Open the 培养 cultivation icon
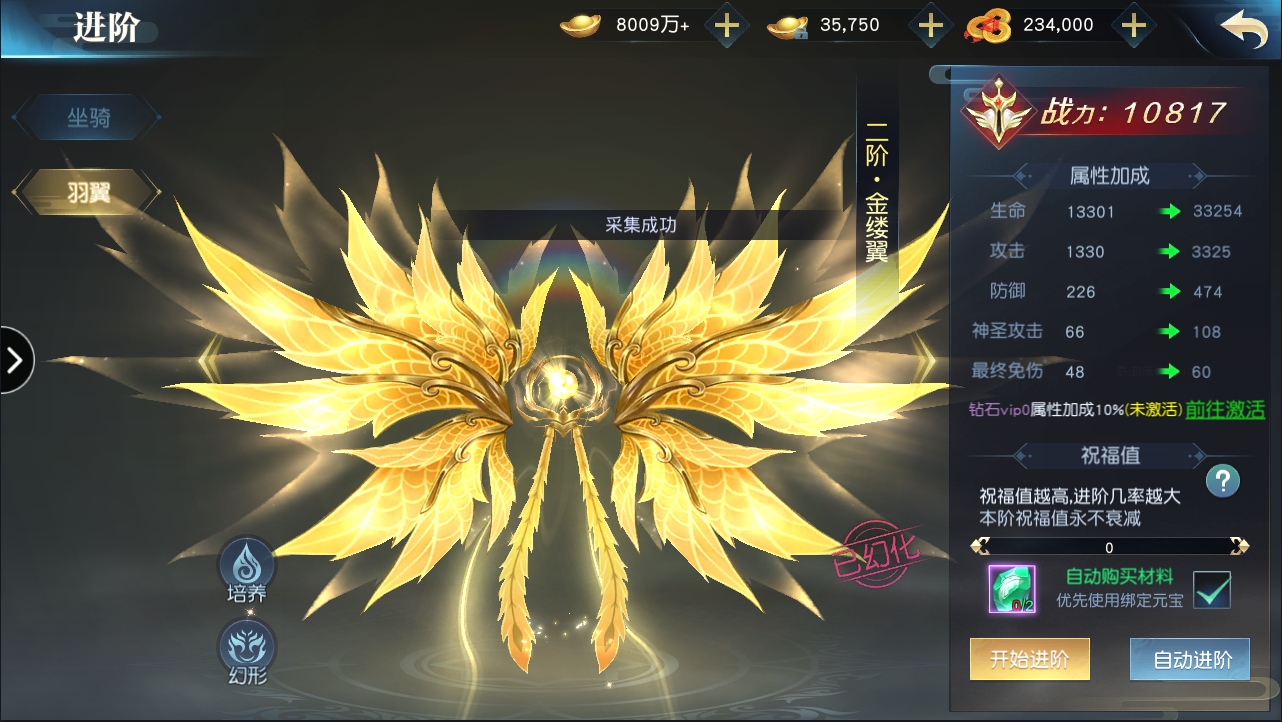This screenshot has width=1282, height=722. pos(246,569)
